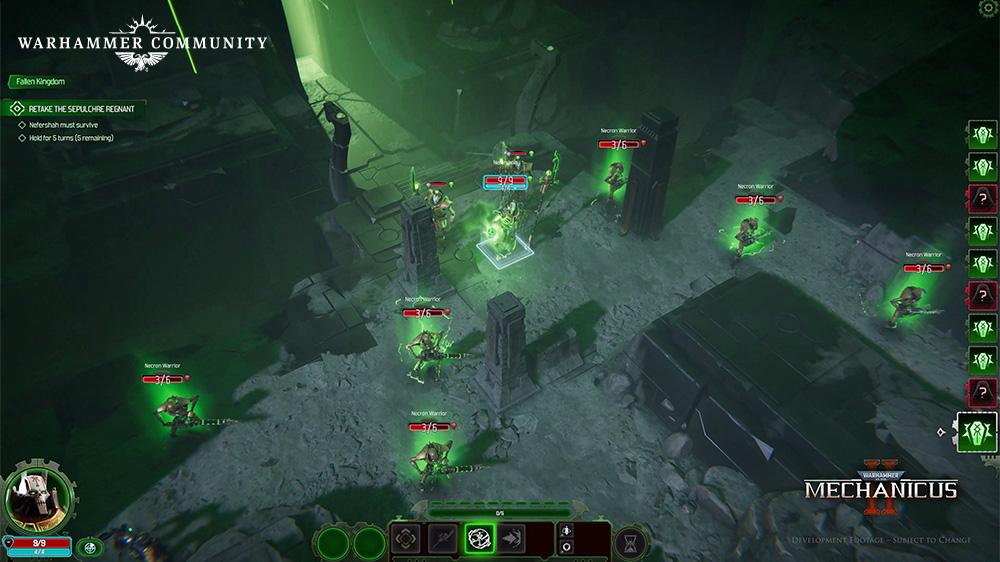Select the Necron leader portrait
Image resolution: width=1000 pixels, height=562 pixels.
(38, 497)
